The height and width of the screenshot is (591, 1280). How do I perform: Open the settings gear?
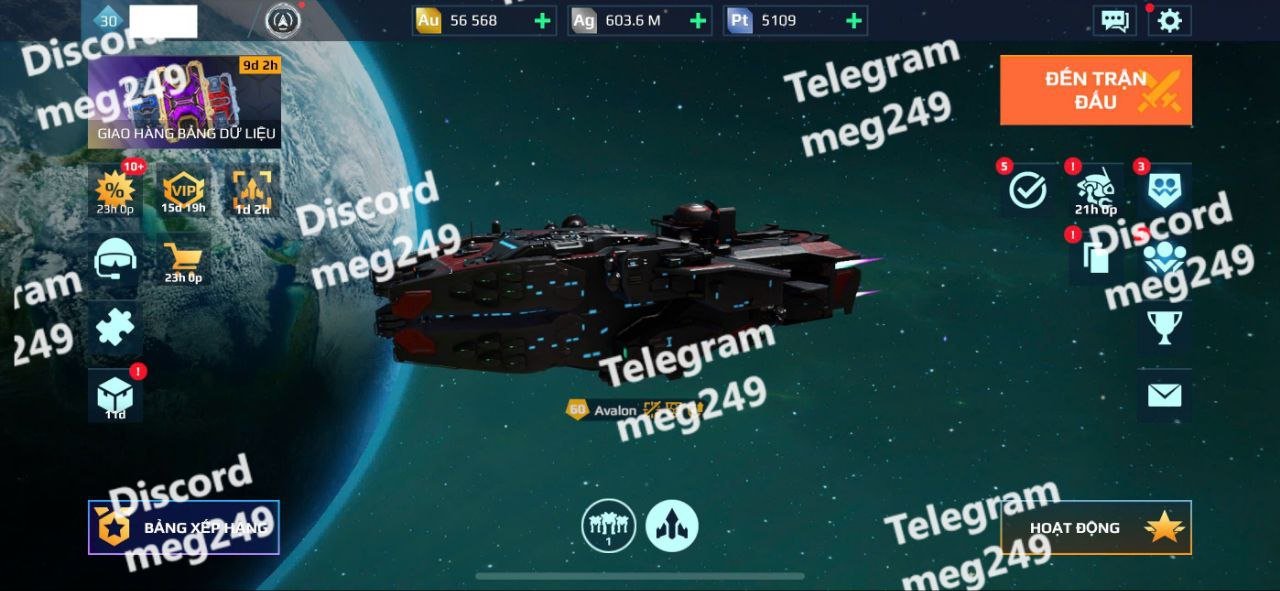(1169, 21)
